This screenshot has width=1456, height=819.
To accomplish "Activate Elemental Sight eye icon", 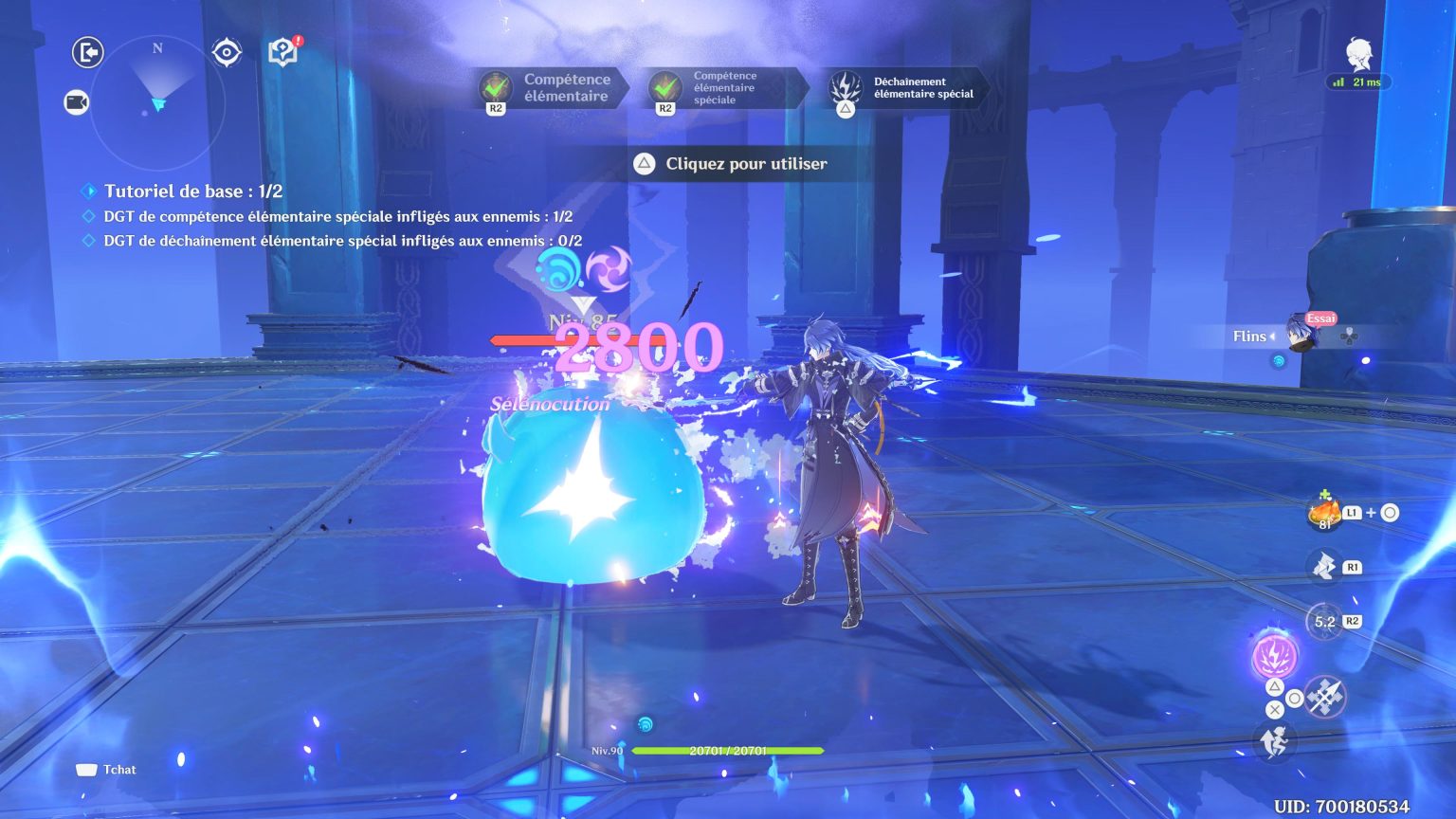I will [226, 53].
